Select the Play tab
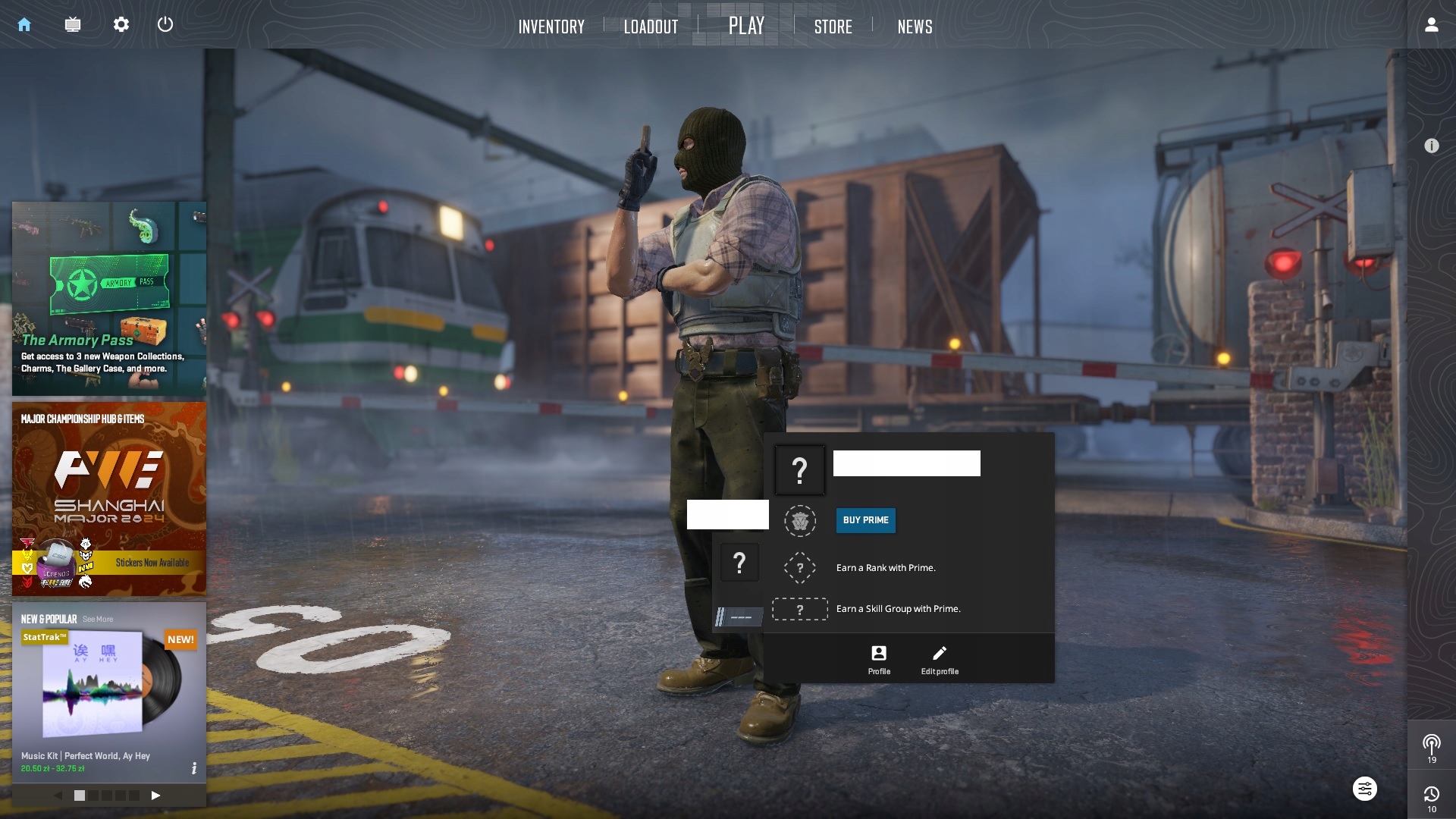 [746, 26]
